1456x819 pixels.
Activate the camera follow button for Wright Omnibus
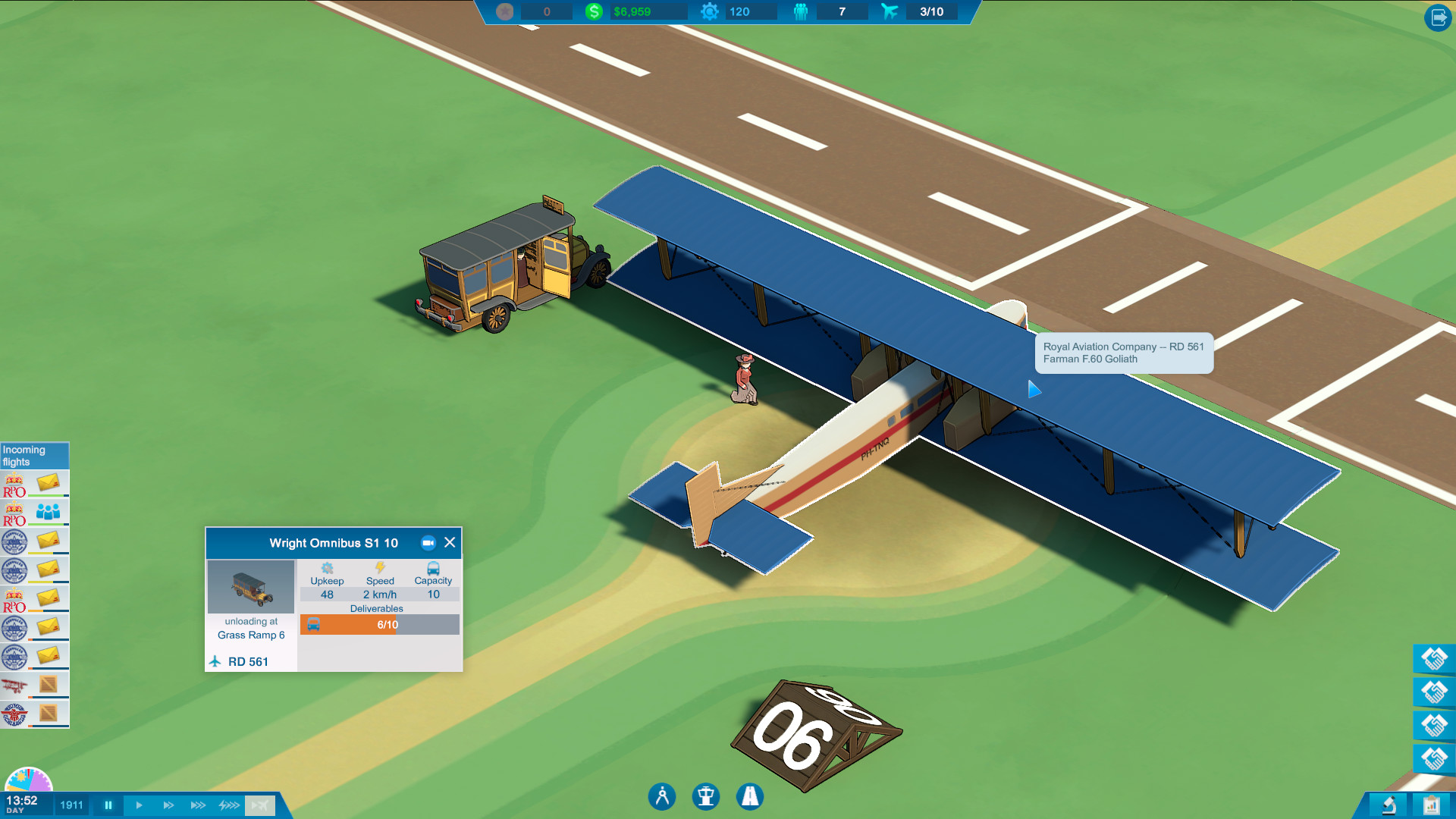click(428, 542)
